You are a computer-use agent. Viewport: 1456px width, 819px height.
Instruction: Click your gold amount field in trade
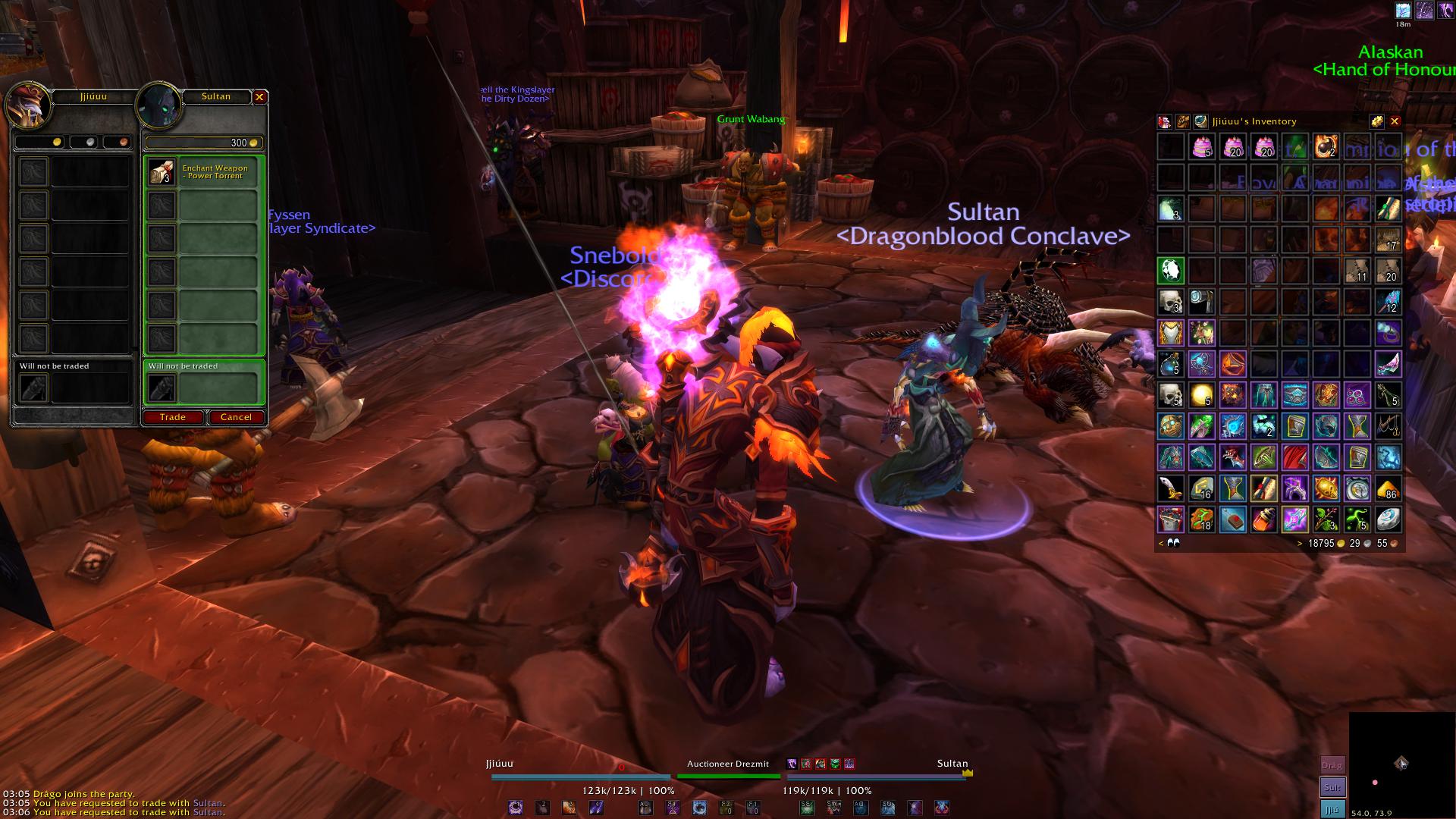[34, 142]
